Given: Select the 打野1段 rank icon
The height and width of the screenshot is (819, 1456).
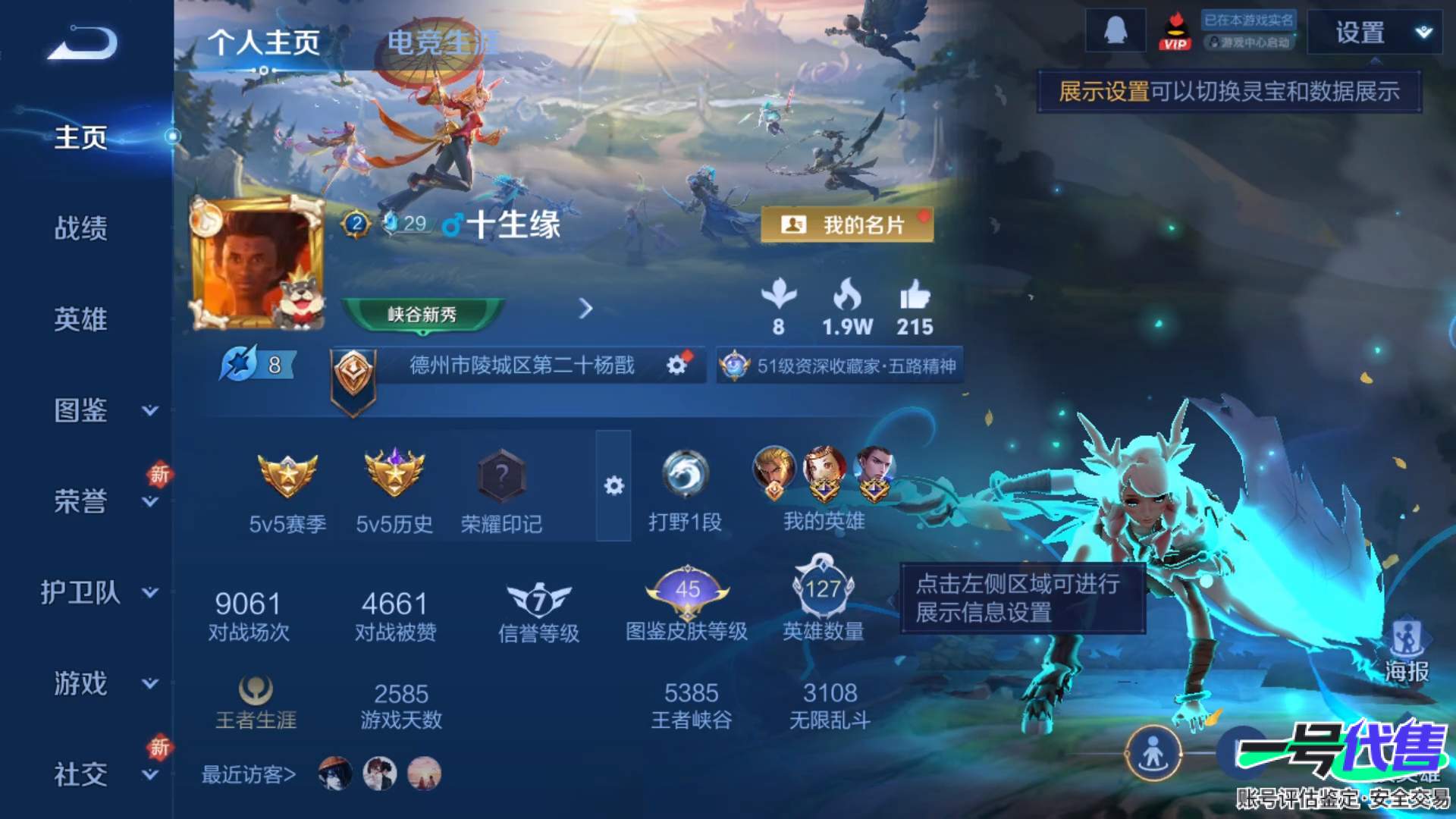Looking at the screenshot, I should 685,474.
